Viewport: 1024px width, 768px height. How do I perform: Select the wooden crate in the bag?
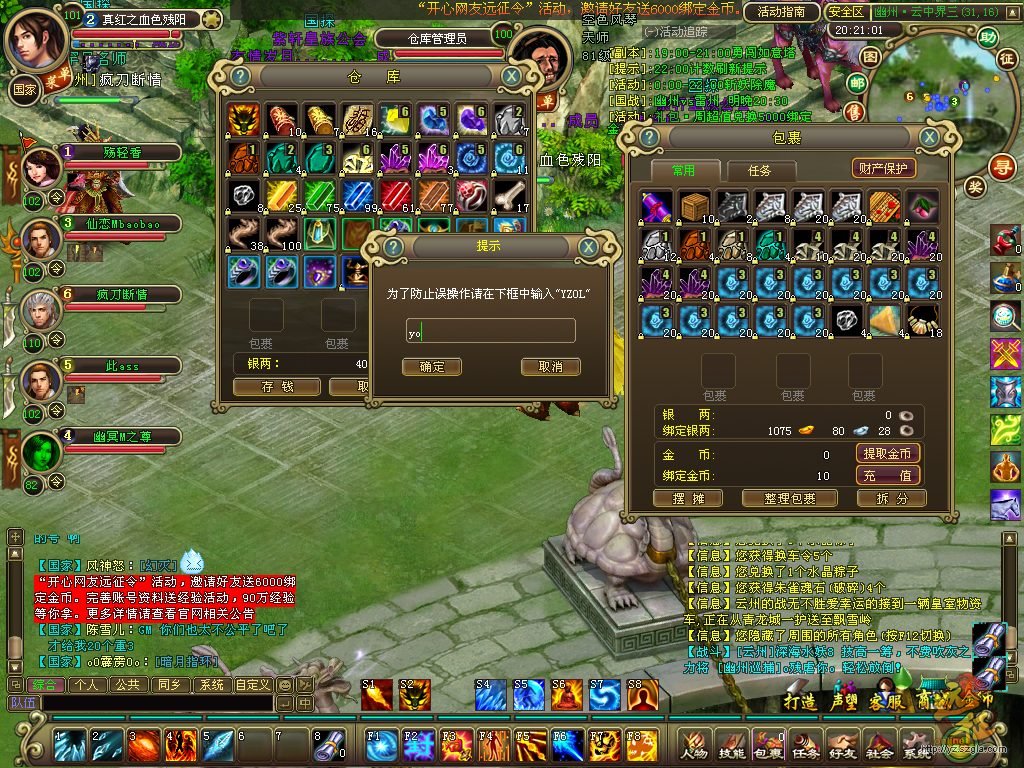pos(694,206)
